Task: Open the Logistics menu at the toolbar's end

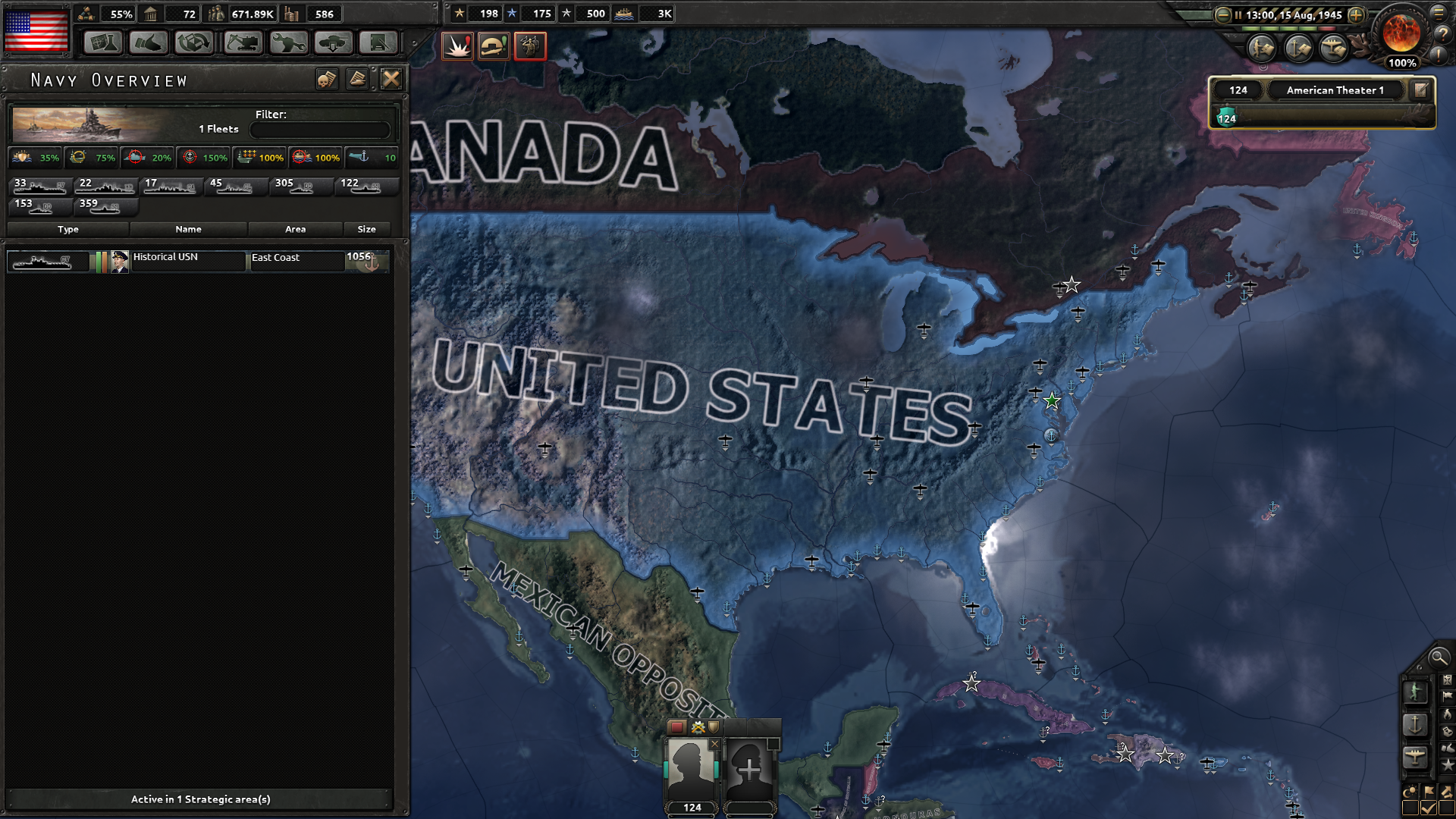Action: tap(378, 43)
